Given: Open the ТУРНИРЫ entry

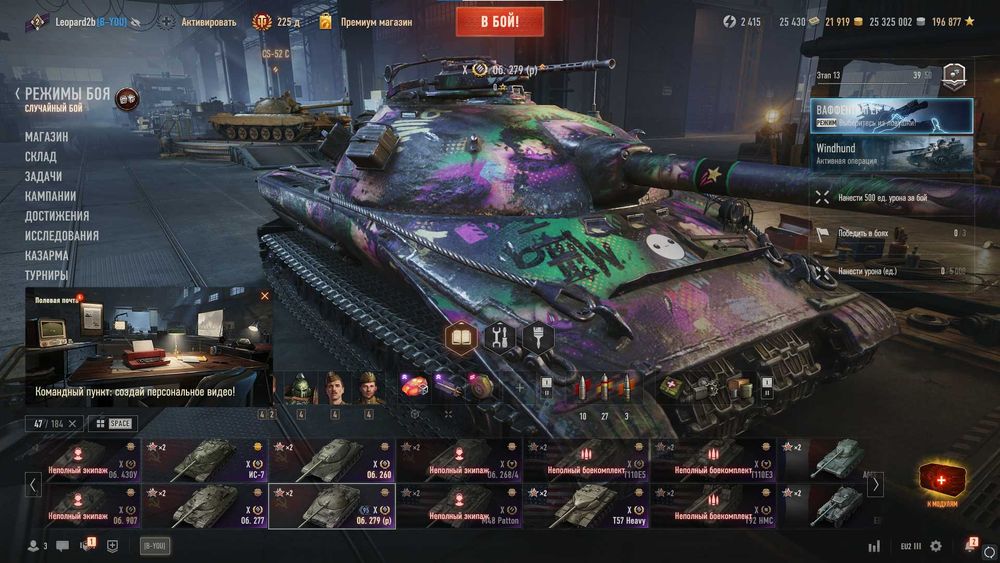Looking at the screenshot, I should point(47,275).
